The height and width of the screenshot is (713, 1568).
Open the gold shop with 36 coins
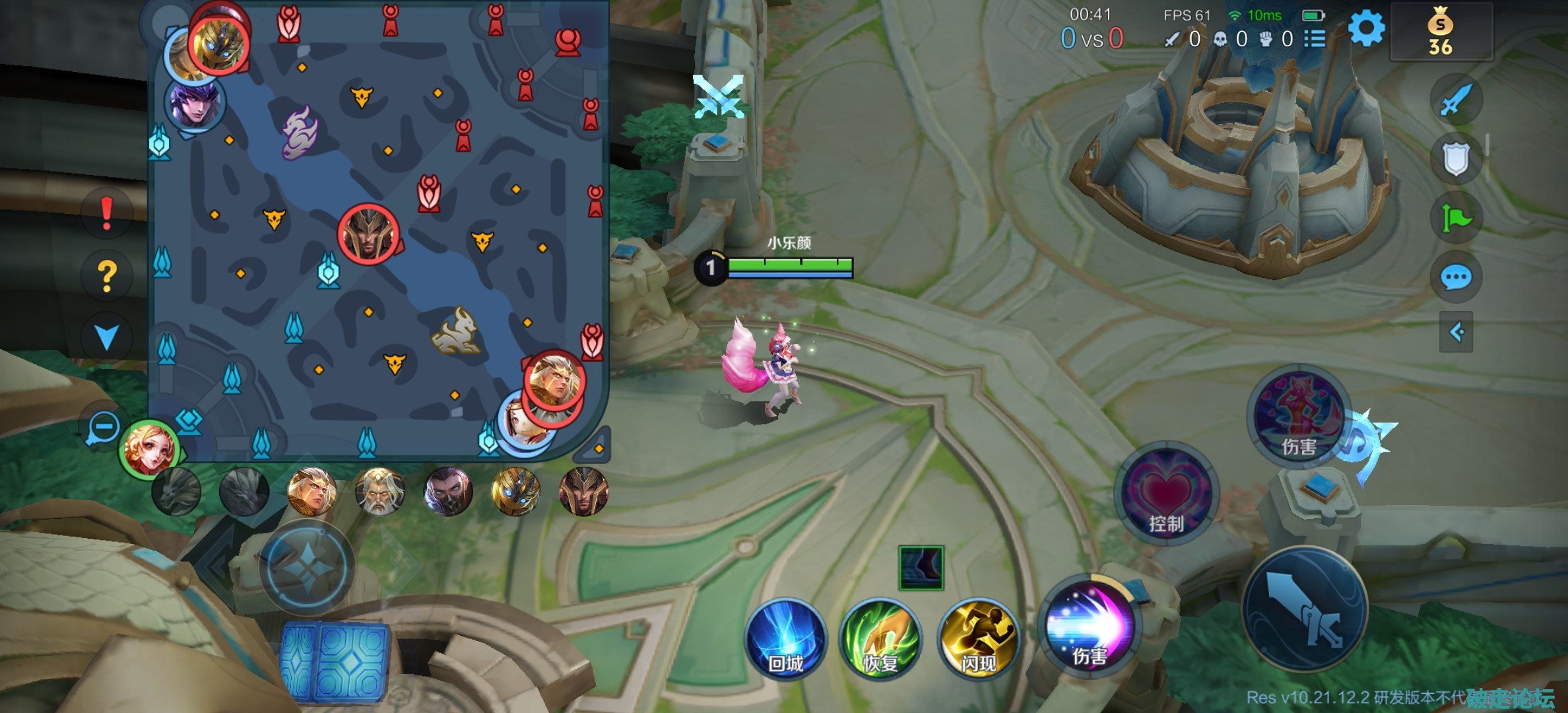pyautogui.click(x=1441, y=33)
